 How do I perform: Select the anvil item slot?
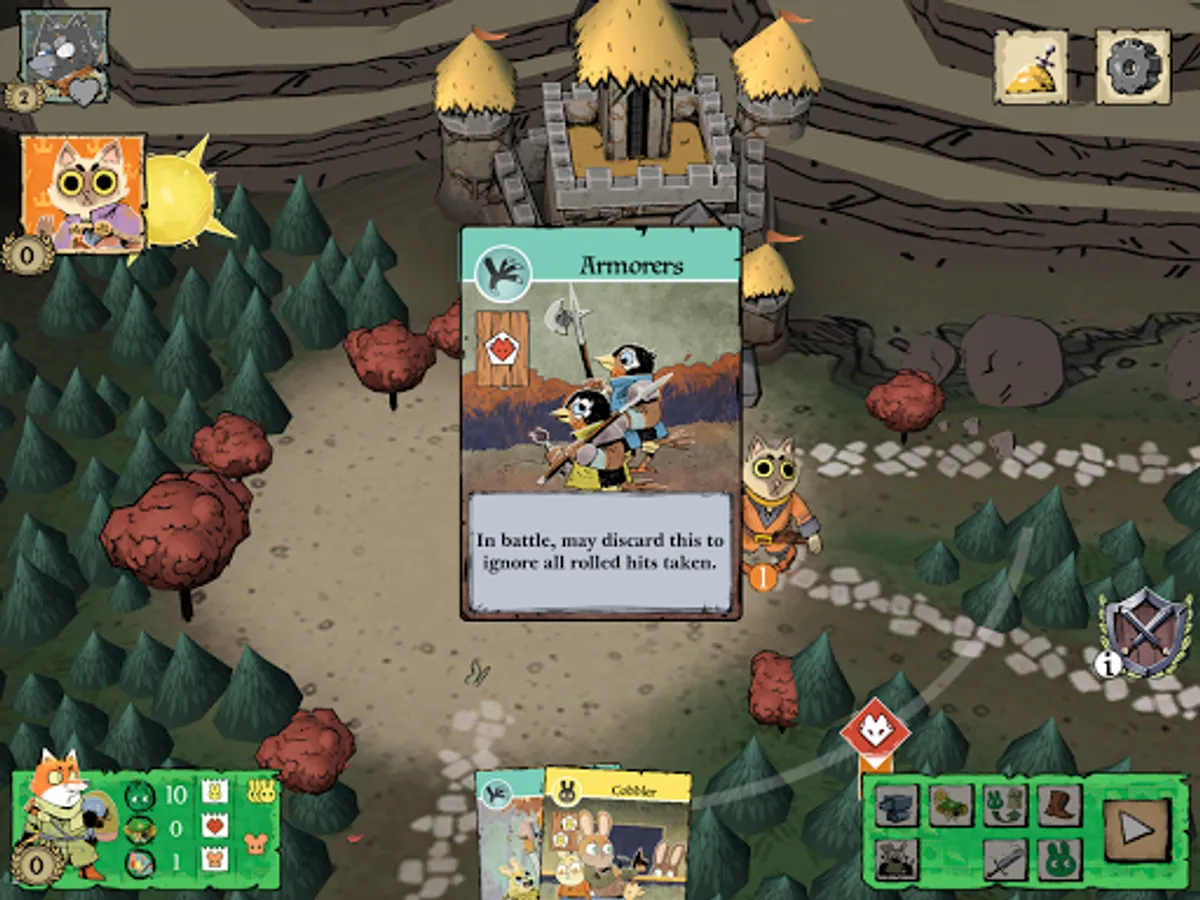coord(896,806)
